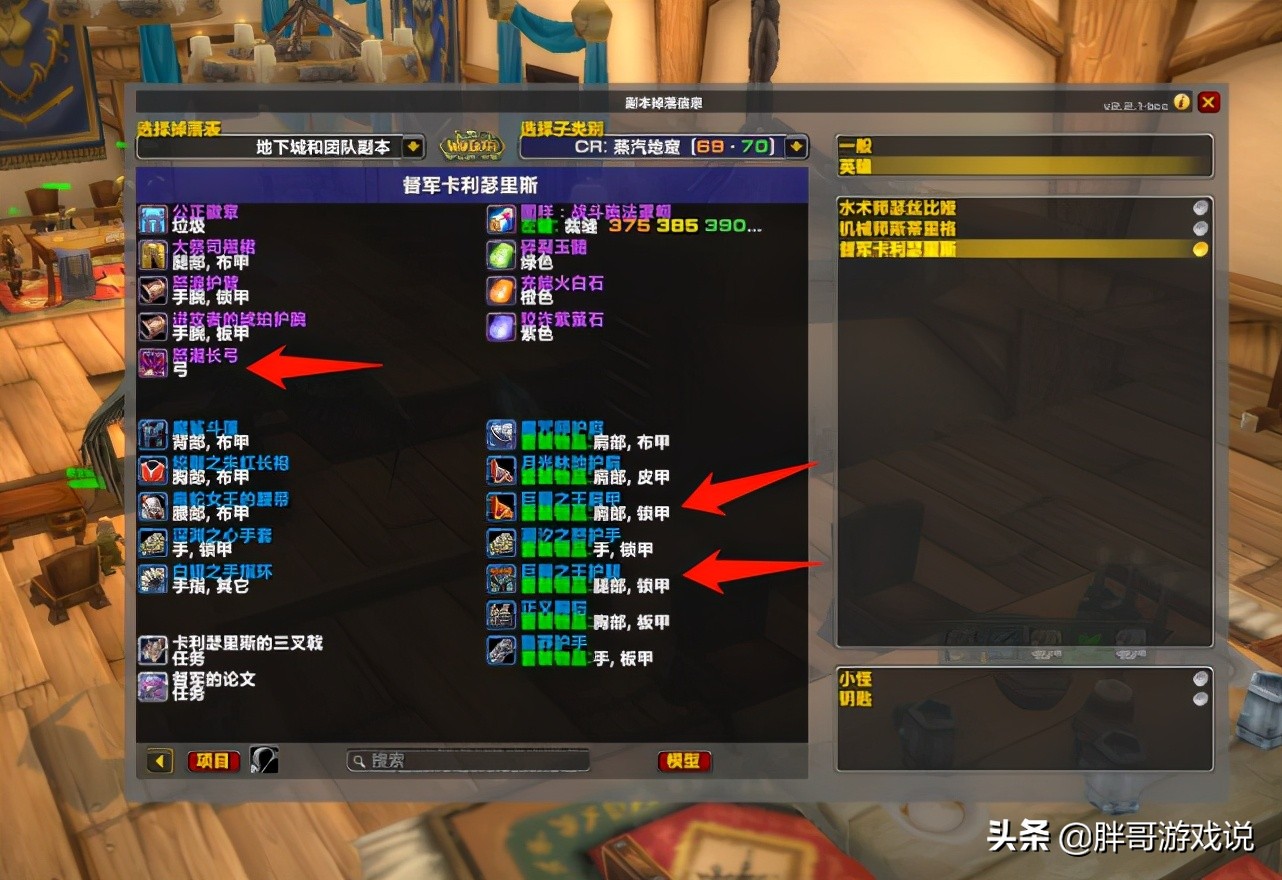Image resolution: width=1282 pixels, height=880 pixels.
Task: Click the bow preview icon on bottom bar
Action: click(x=266, y=761)
